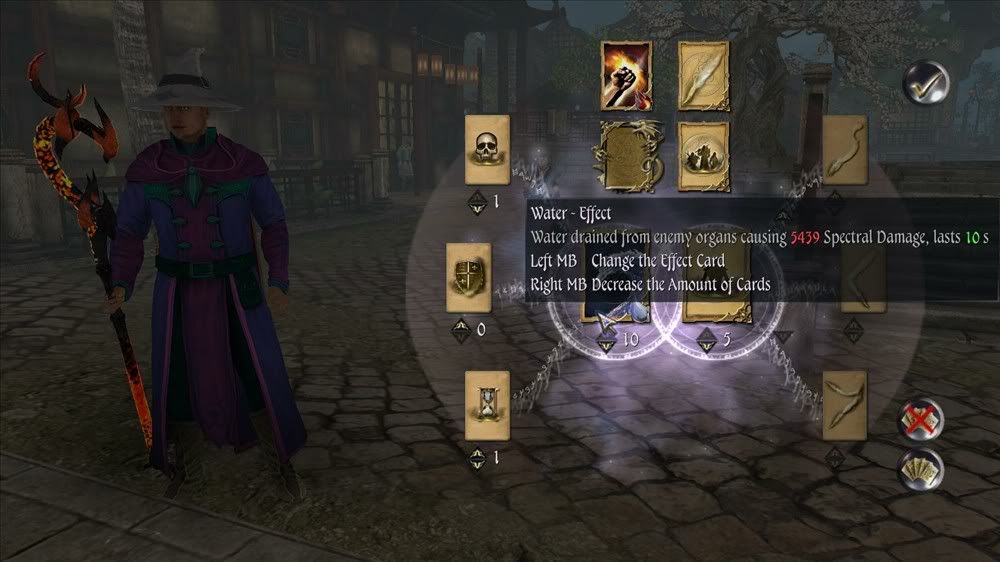Image resolution: width=1000 pixels, height=562 pixels.
Task: Choose the dragon-framed empty card
Action: [x=625, y=156]
